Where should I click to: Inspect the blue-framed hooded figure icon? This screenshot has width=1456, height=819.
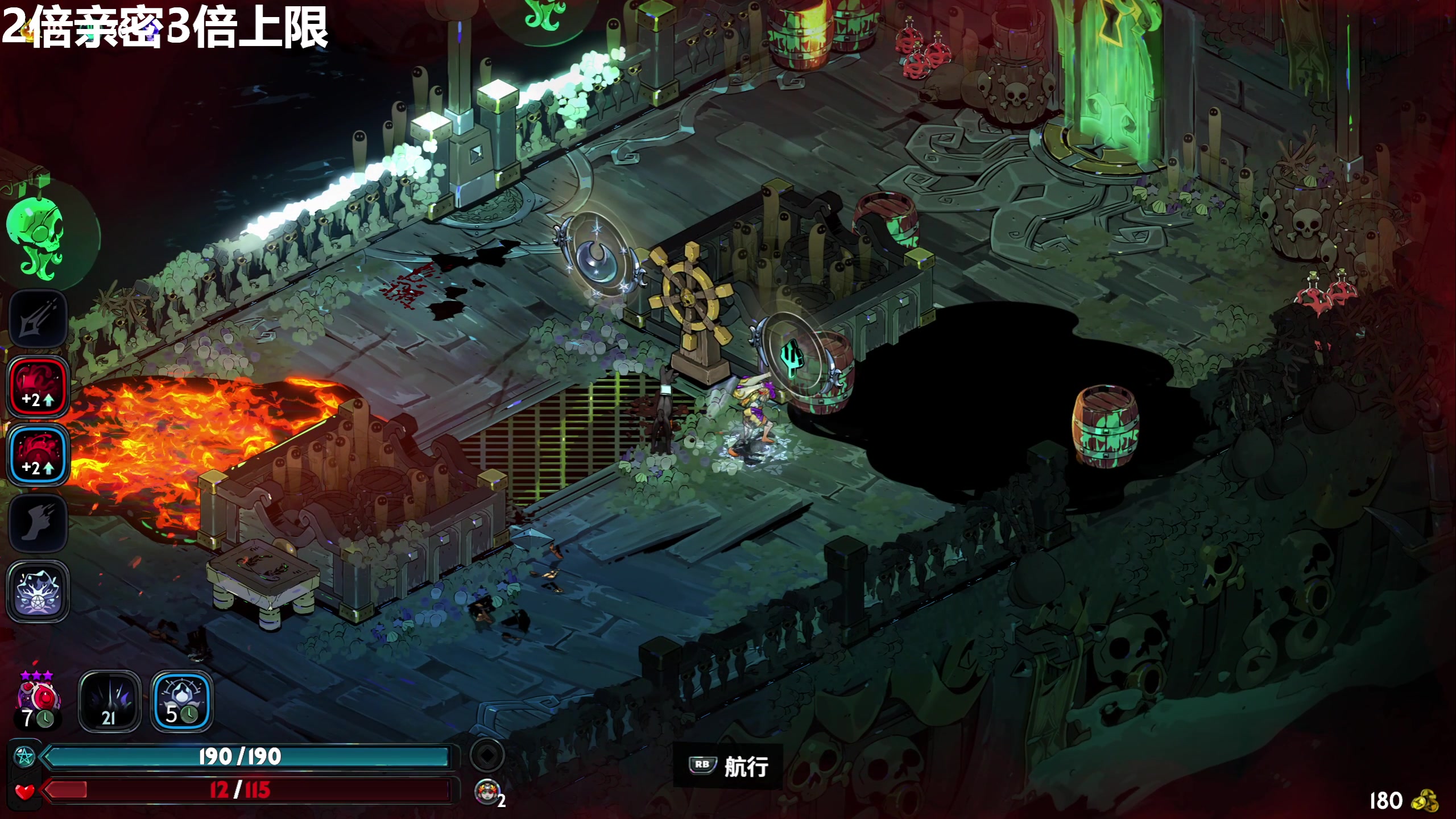click(x=181, y=701)
